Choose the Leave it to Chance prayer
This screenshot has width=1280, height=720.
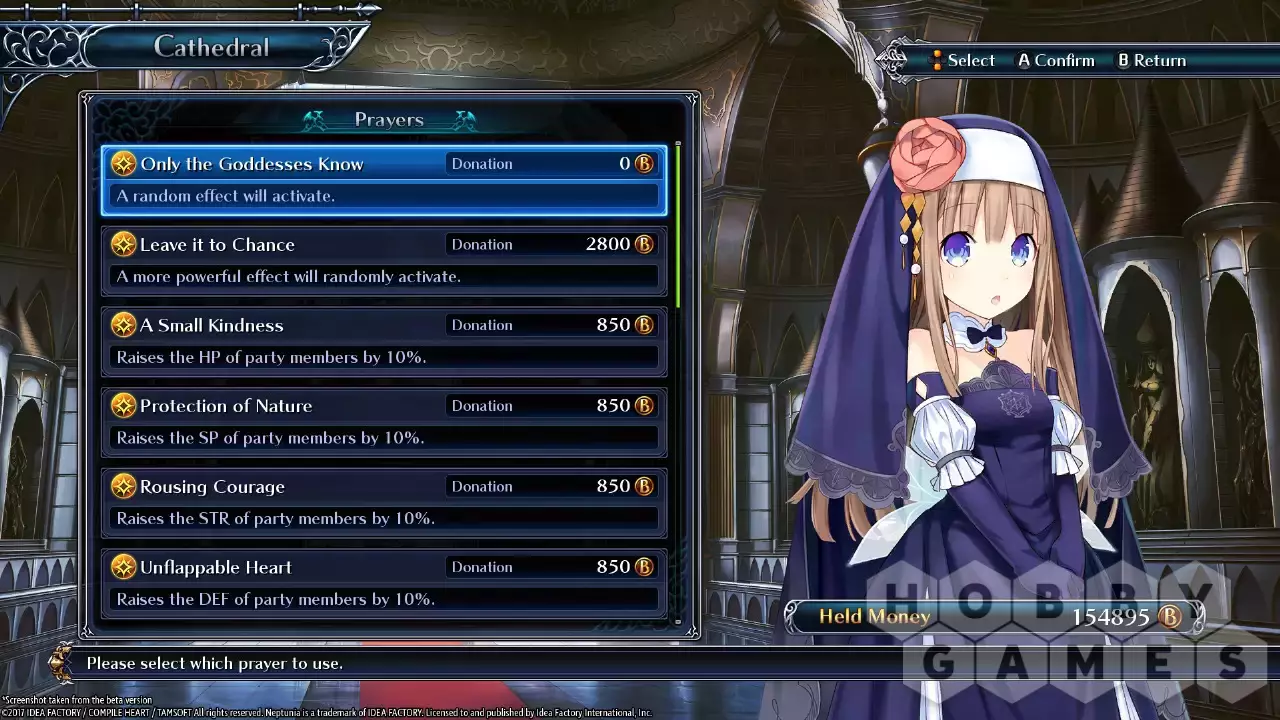pyautogui.click(x=384, y=260)
